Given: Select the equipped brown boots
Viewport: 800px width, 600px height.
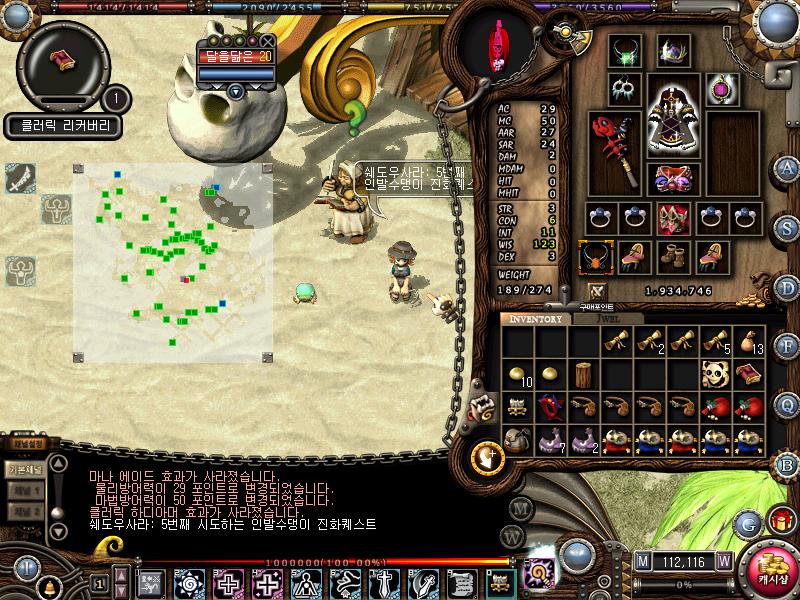Looking at the screenshot, I should [672, 257].
